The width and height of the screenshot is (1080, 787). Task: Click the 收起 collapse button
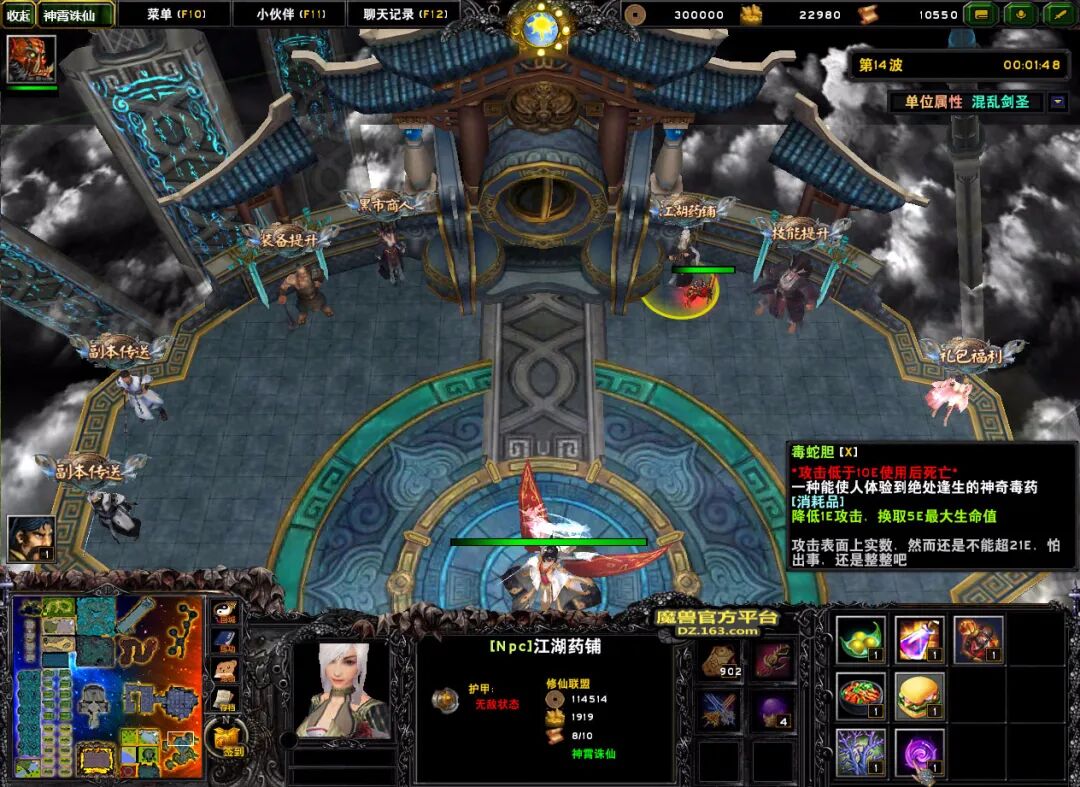tap(18, 15)
